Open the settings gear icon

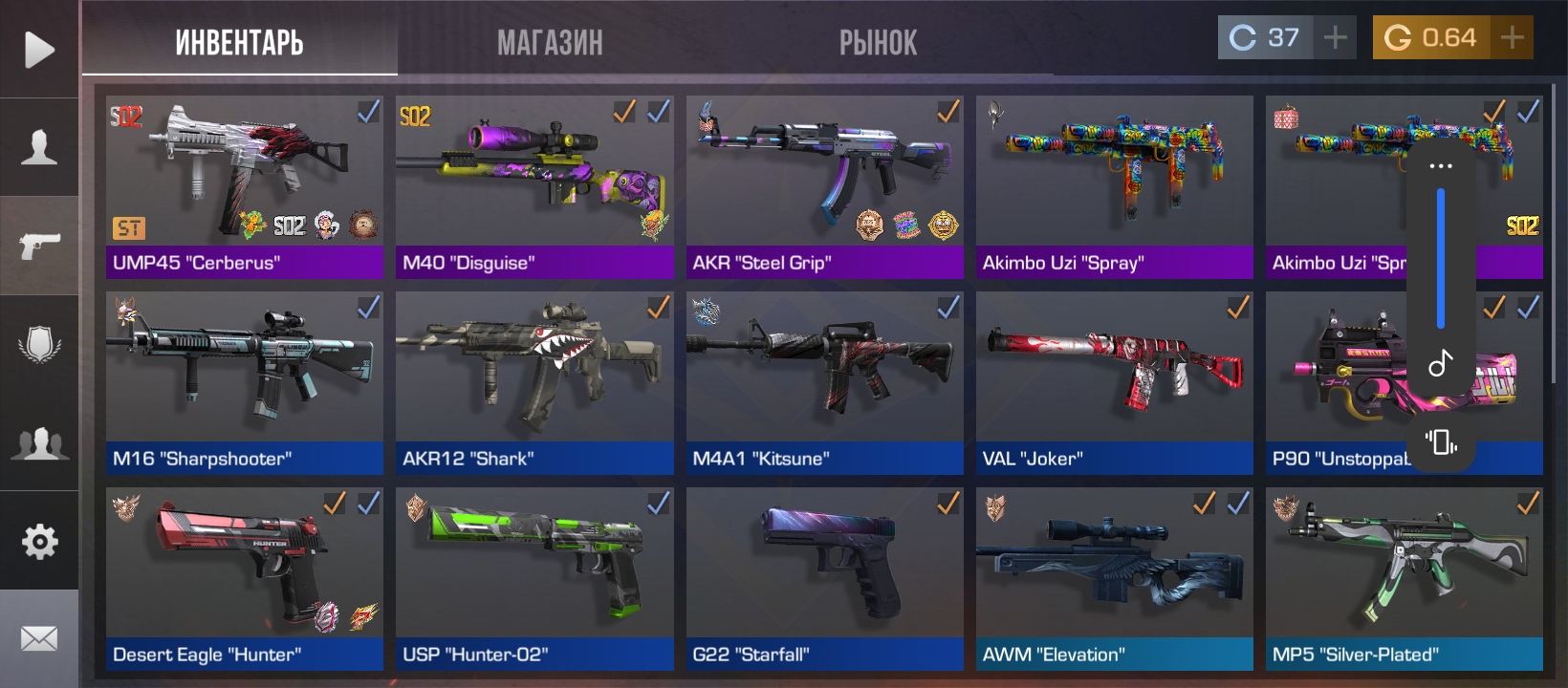pos(39,542)
